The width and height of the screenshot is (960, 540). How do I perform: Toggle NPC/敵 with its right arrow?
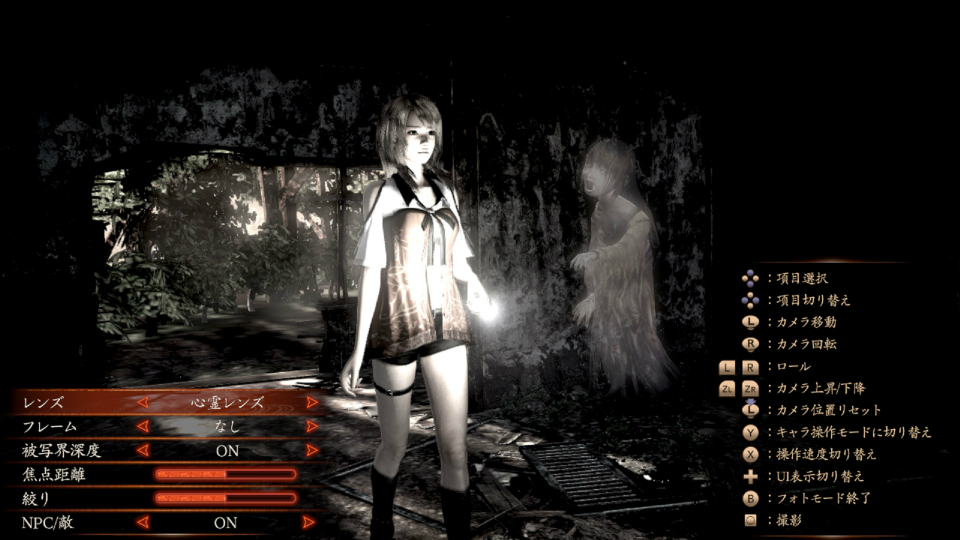pos(310,522)
